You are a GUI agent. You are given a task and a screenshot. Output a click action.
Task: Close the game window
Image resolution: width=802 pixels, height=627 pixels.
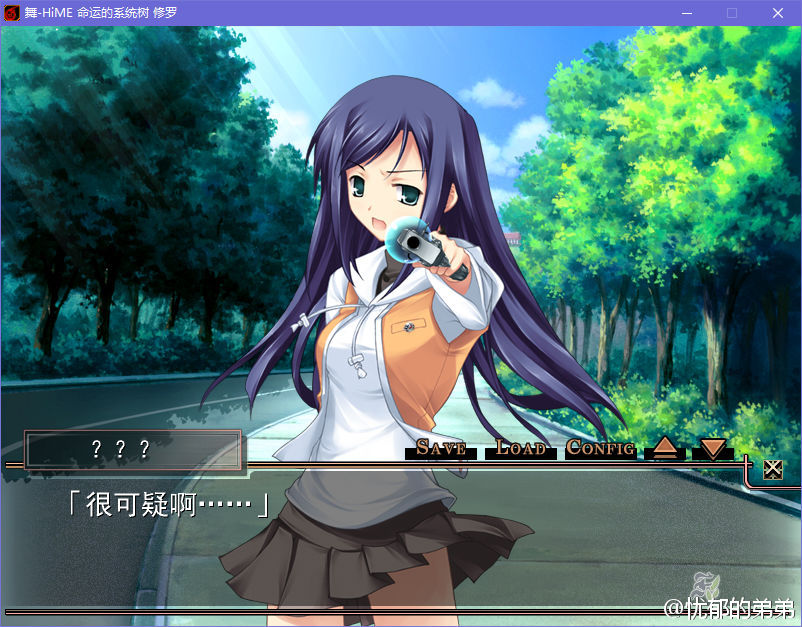pyautogui.click(x=778, y=13)
